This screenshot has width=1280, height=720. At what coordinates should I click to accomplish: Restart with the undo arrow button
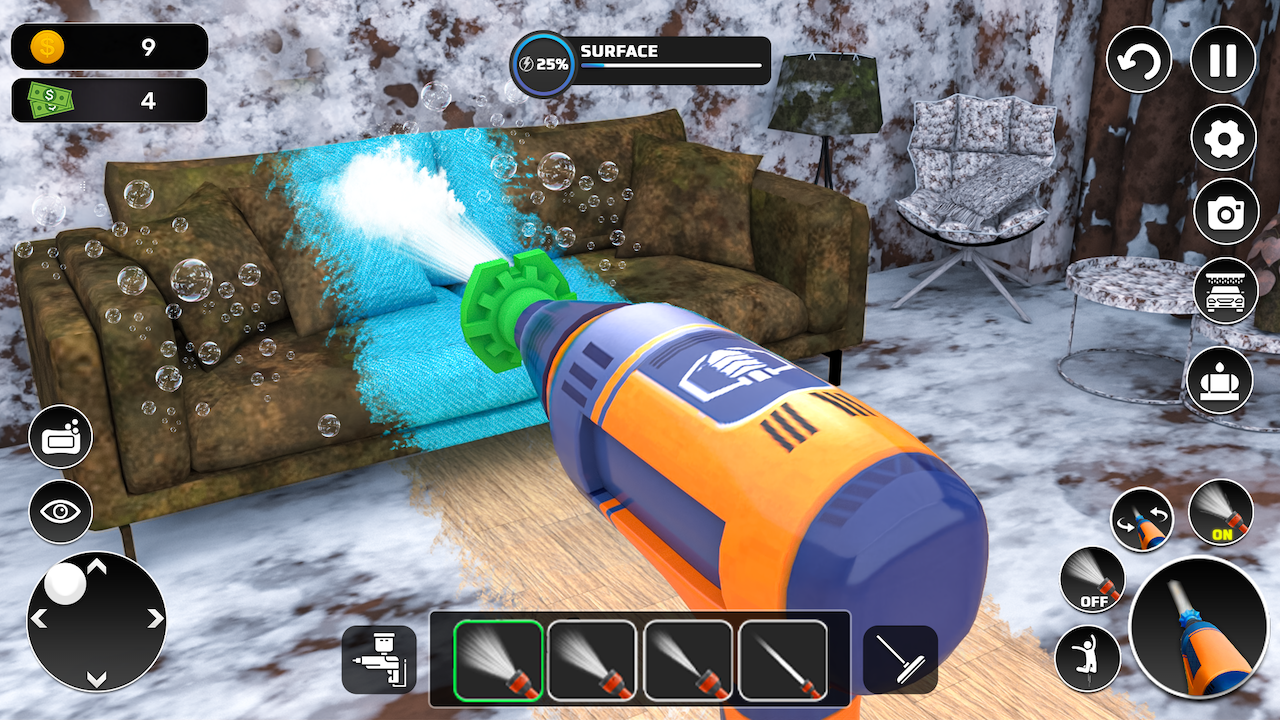click(1138, 60)
